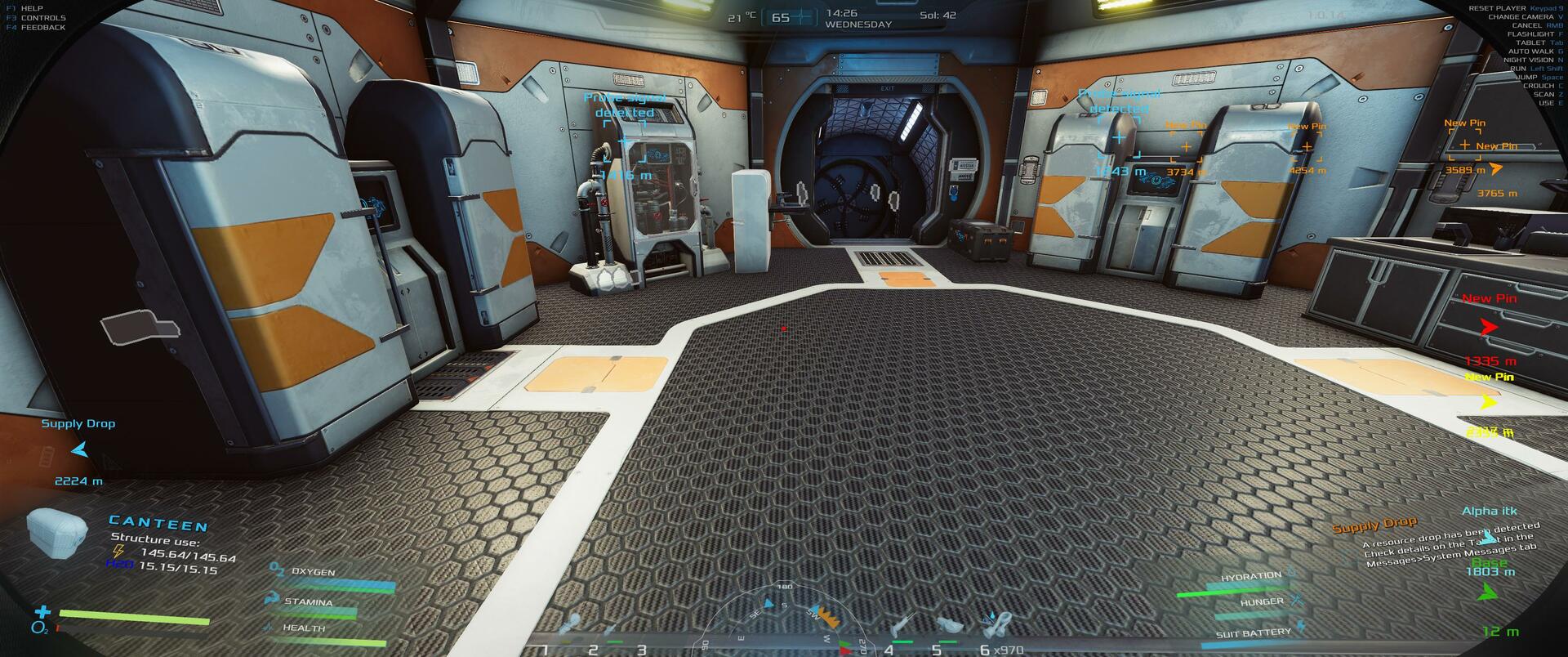Select the slot 6 item with x970 count

point(996,625)
